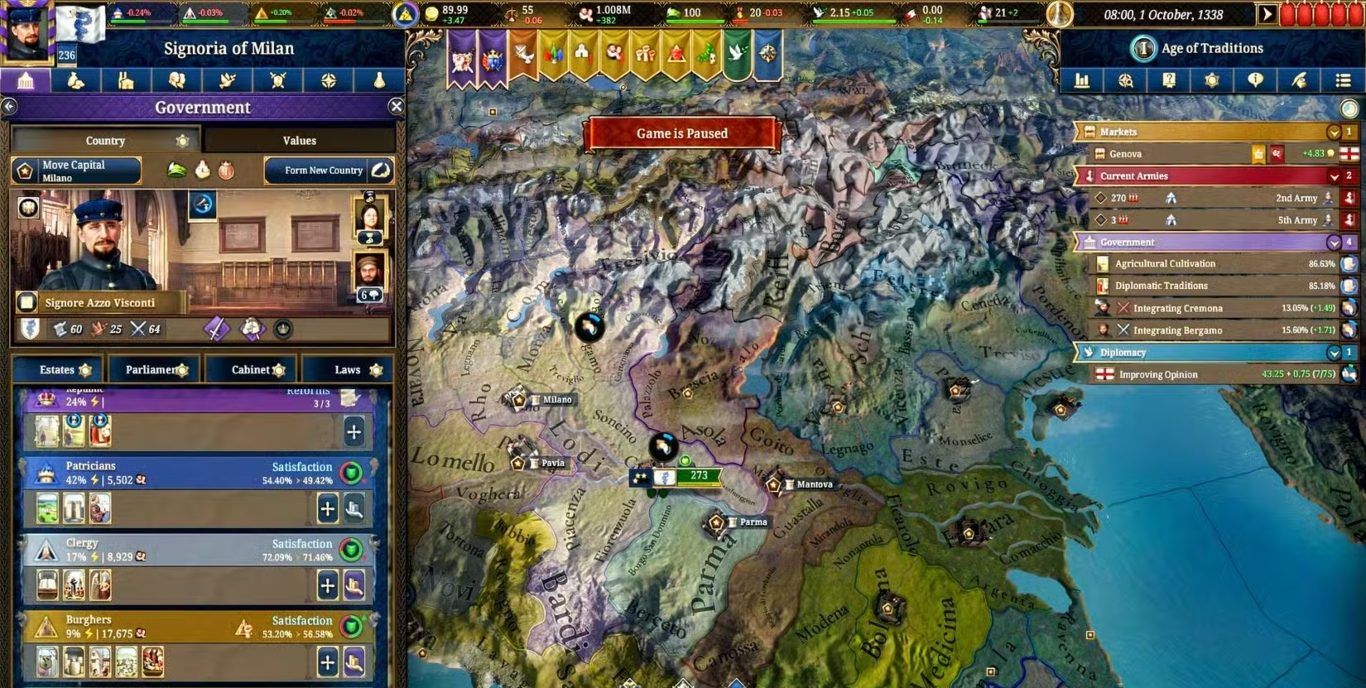This screenshot has height=688, width=1366.
Task: Add a privilege to the Patricians estate
Action: 328,508
